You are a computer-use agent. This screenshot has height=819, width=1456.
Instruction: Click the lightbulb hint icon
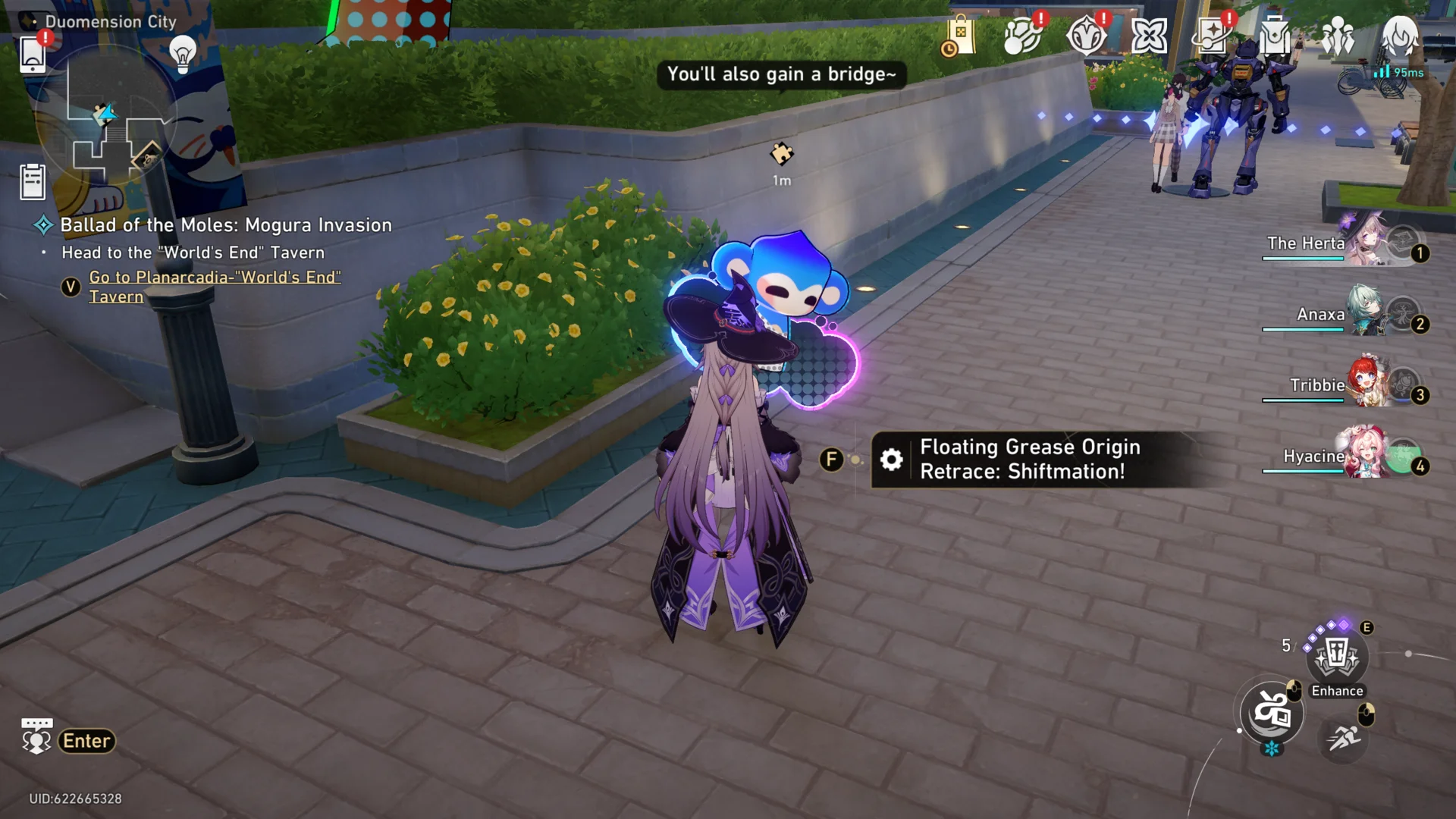(x=182, y=53)
